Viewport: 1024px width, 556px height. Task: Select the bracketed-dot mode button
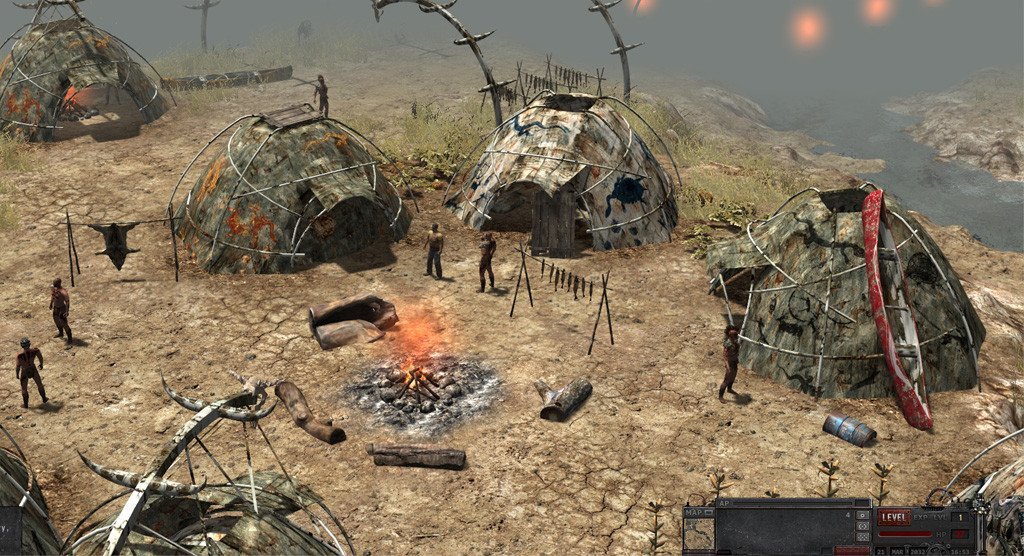862,526
